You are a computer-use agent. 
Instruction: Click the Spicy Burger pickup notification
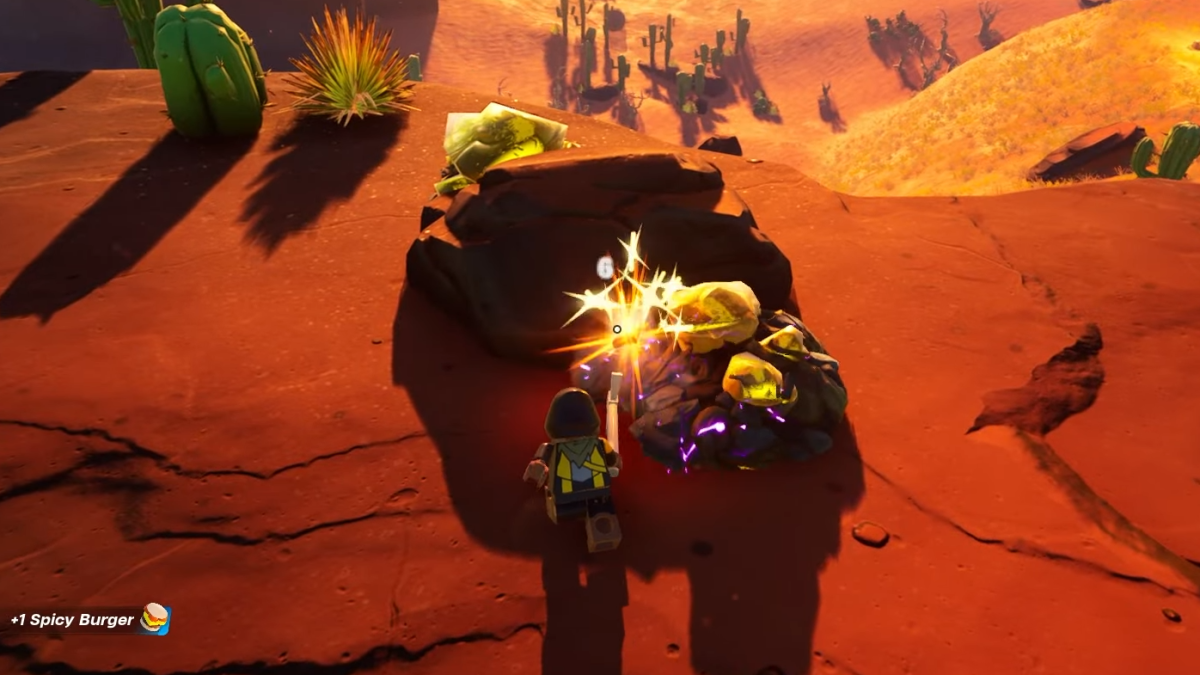[x=88, y=620]
